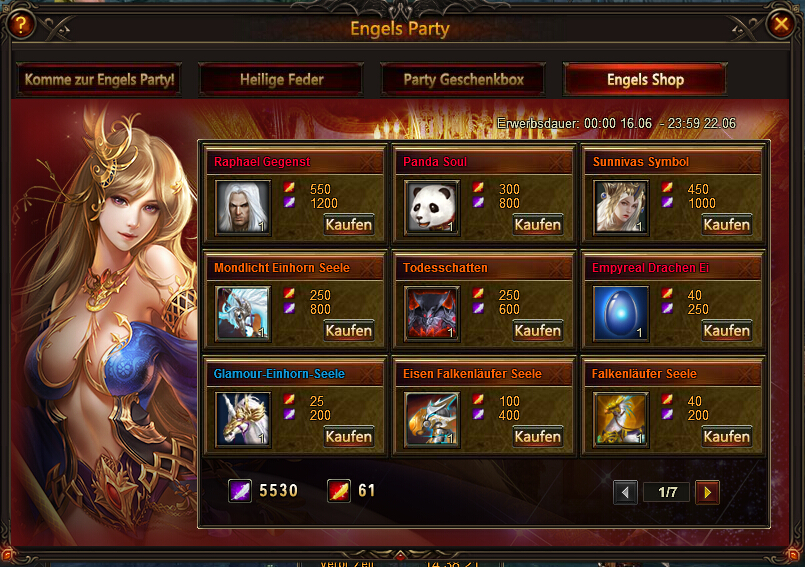Inspect the blue Empyreal Drachen Ei icon

click(621, 313)
